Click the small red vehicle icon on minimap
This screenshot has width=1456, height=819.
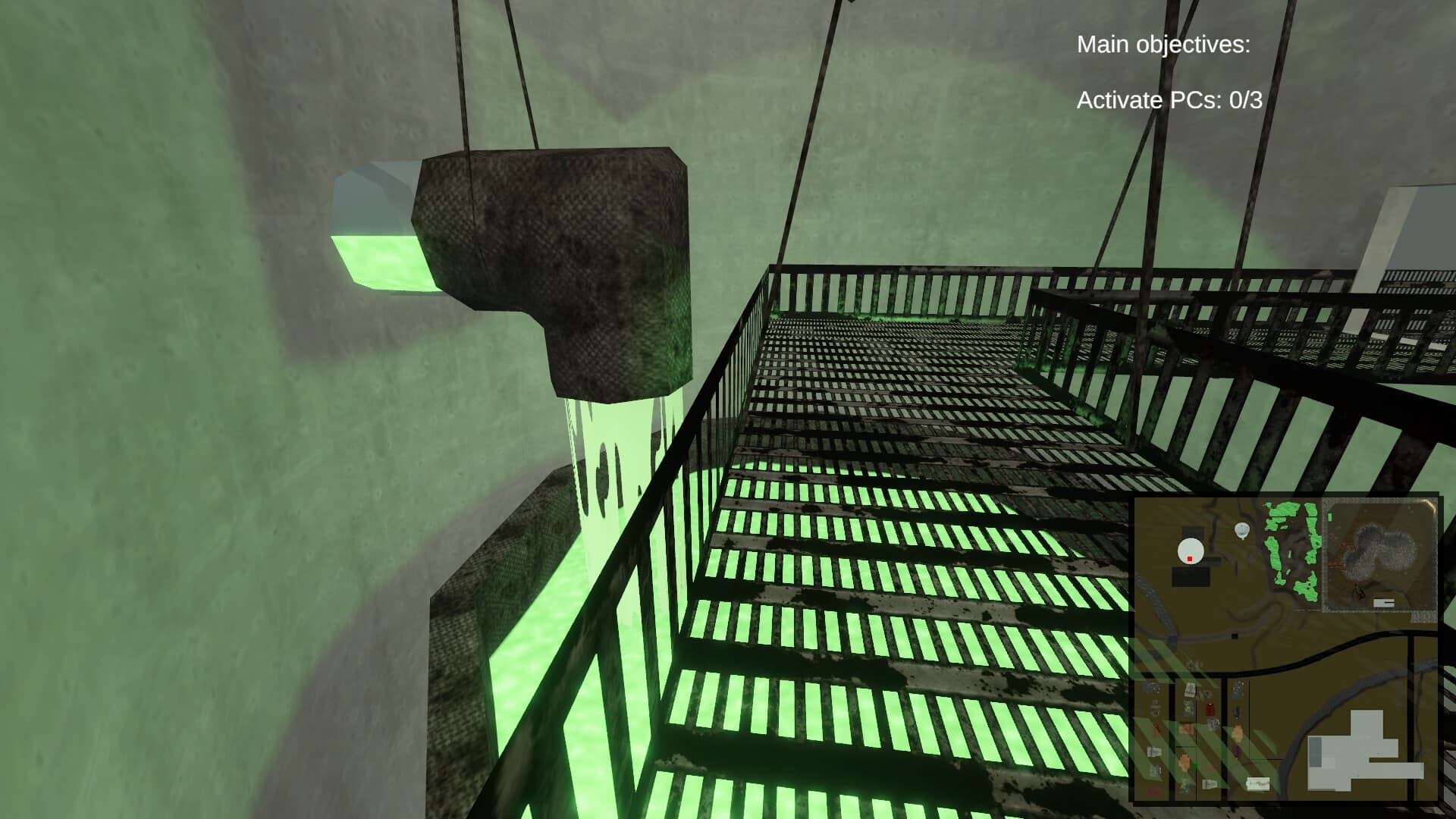click(1210, 708)
